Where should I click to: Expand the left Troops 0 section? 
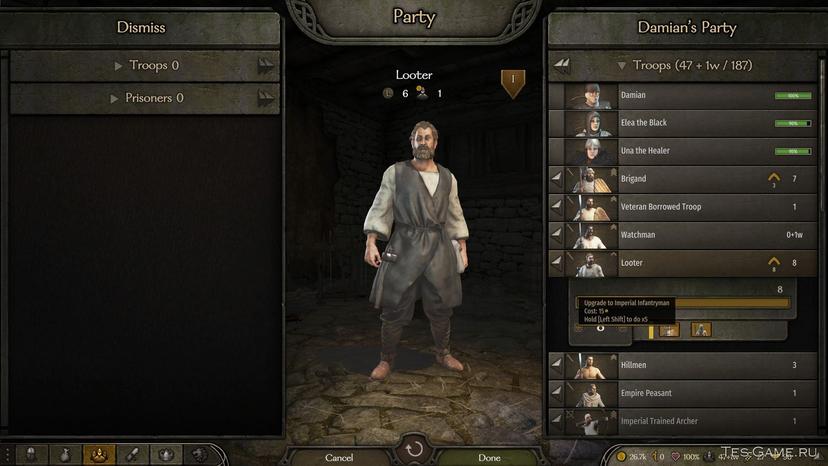tap(146, 66)
